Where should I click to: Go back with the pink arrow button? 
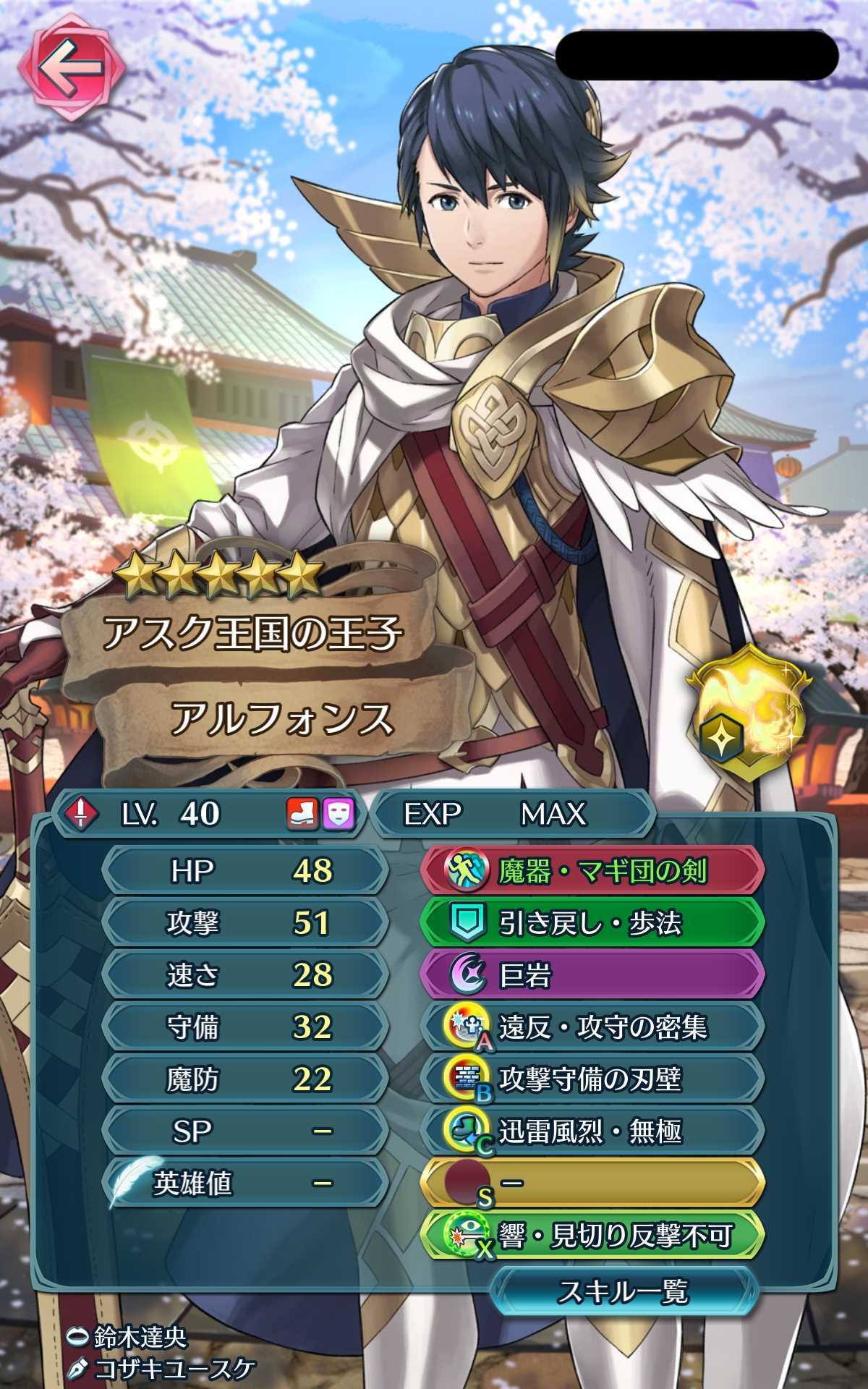69,69
